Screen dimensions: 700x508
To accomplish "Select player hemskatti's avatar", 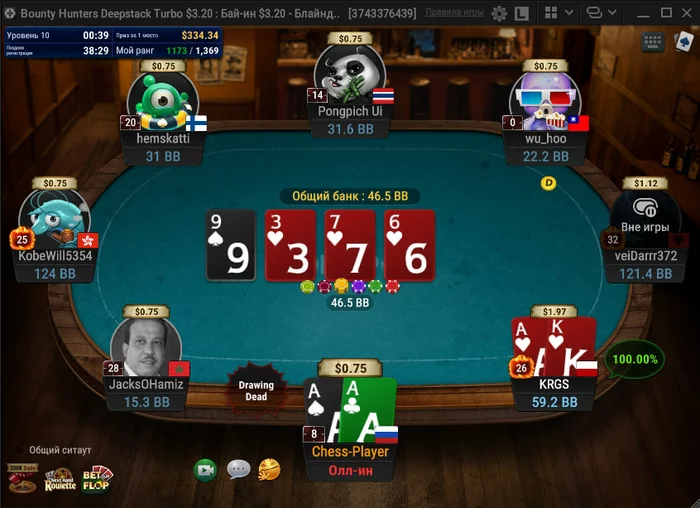I will 161,103.
